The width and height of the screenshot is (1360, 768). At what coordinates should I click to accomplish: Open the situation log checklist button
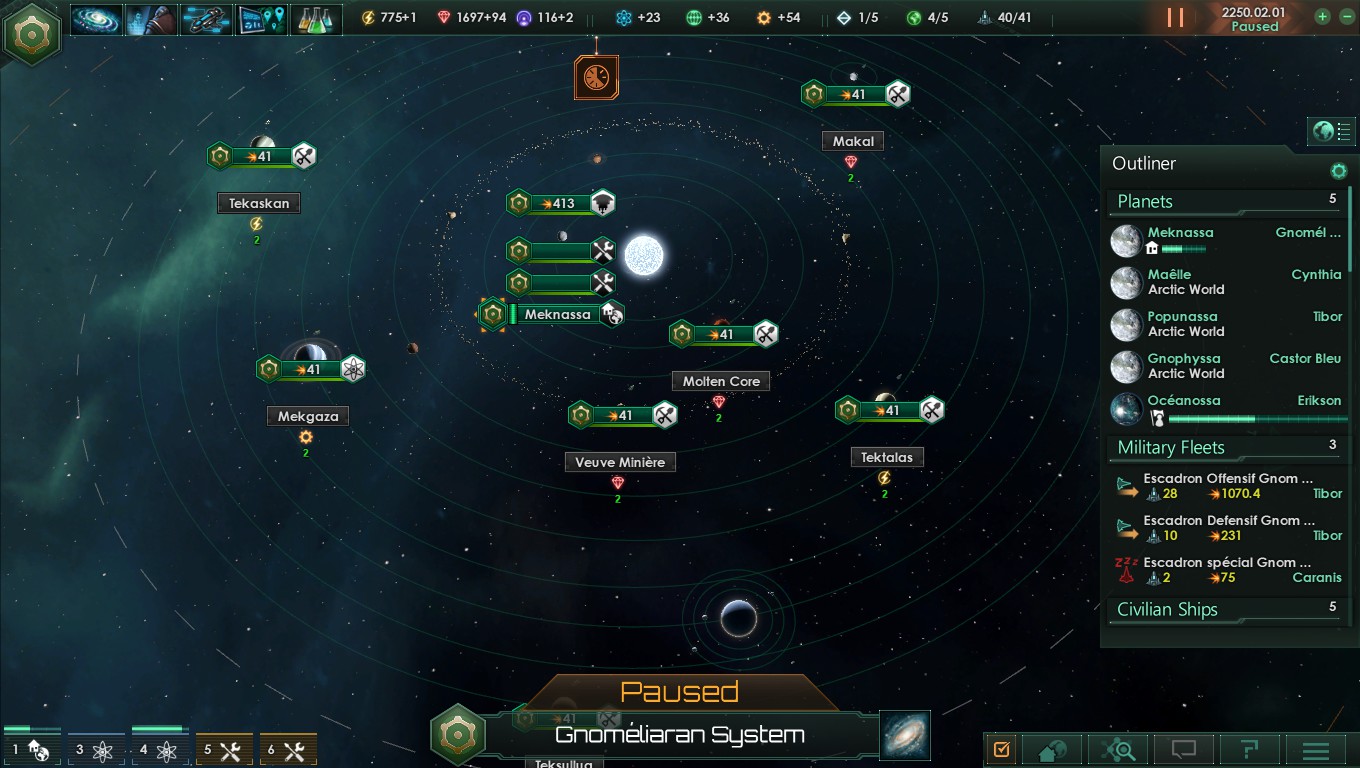point(1002,750)
